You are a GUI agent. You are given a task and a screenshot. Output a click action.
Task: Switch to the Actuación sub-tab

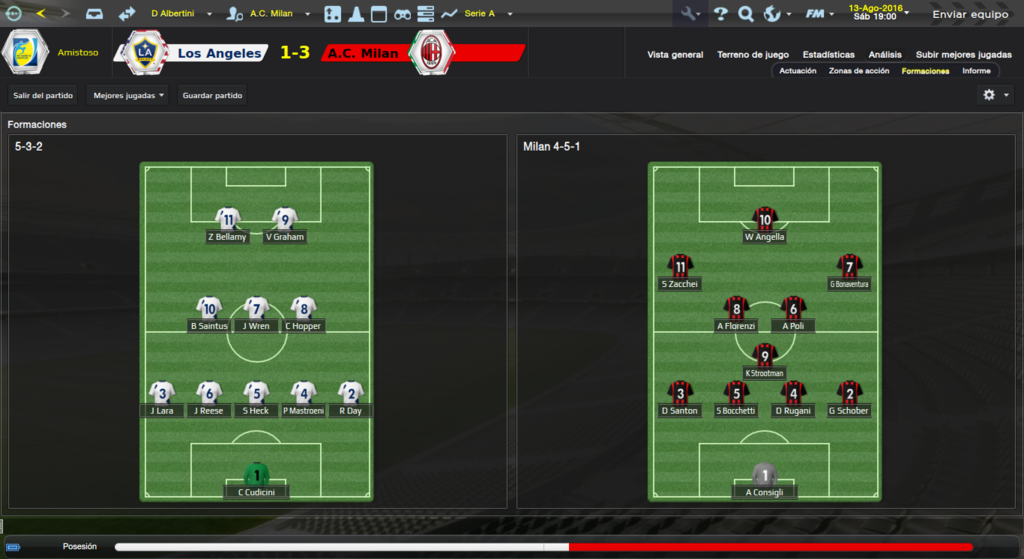coord(798,71)
